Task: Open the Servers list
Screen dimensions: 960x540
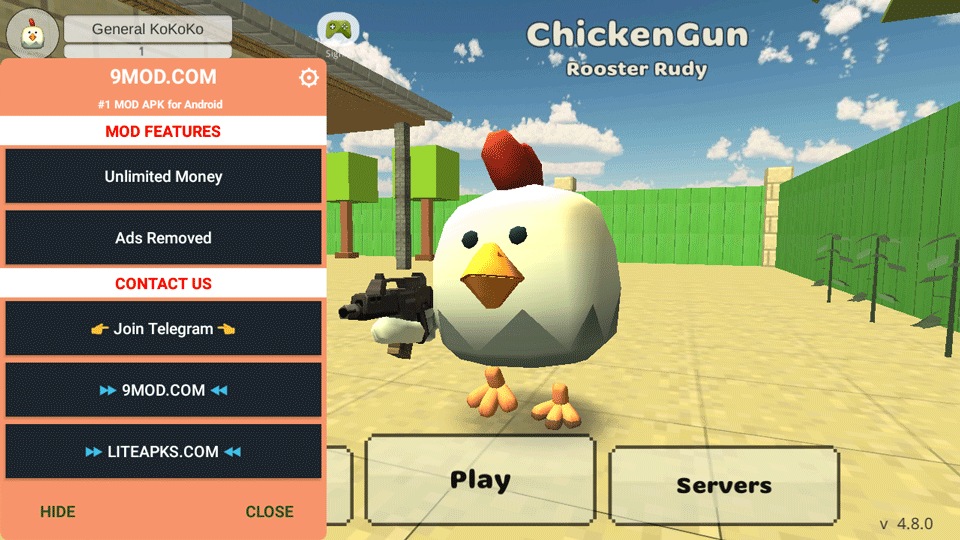Action: [x=724, y=485]
